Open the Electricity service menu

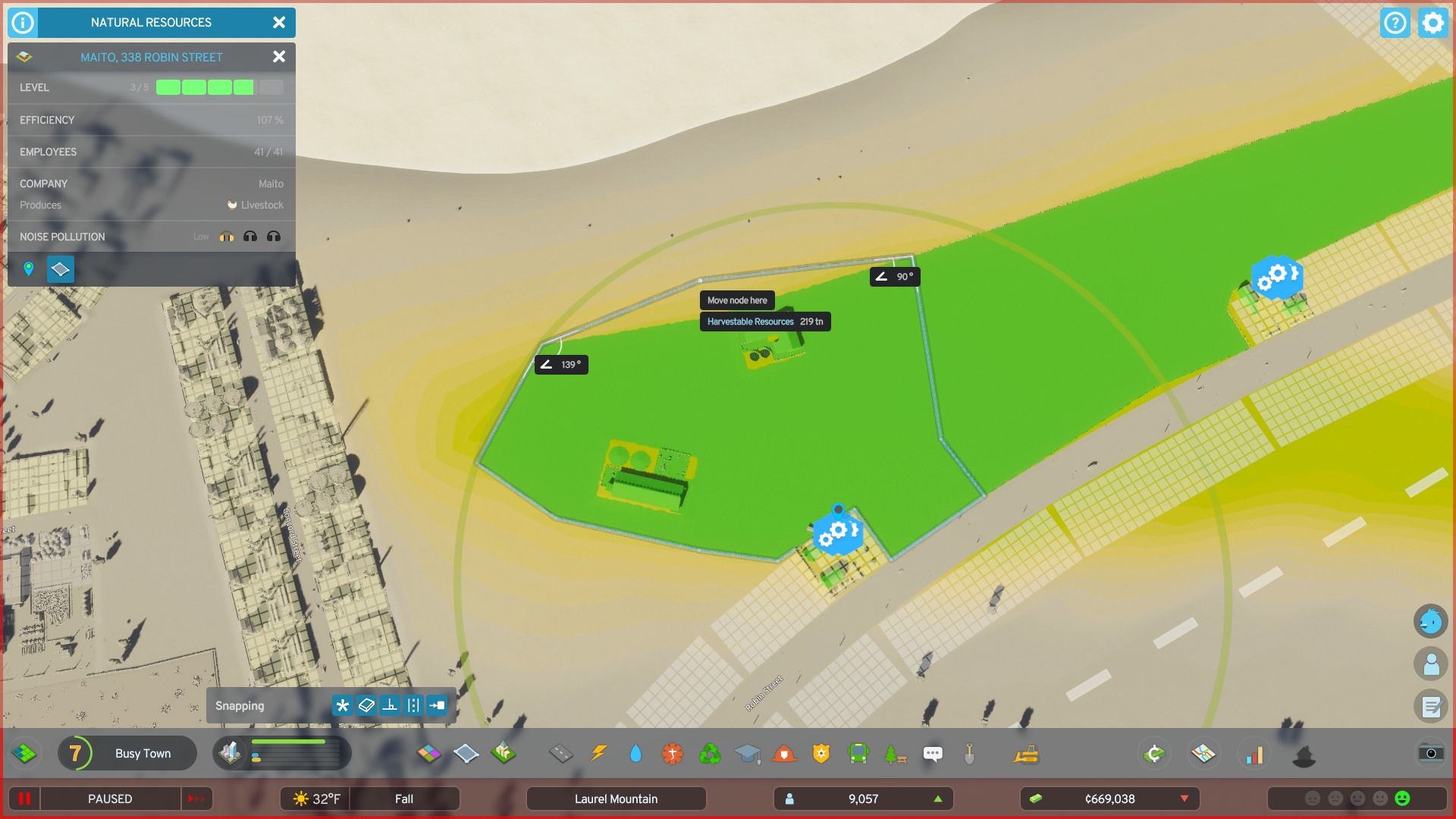[598, 753]
